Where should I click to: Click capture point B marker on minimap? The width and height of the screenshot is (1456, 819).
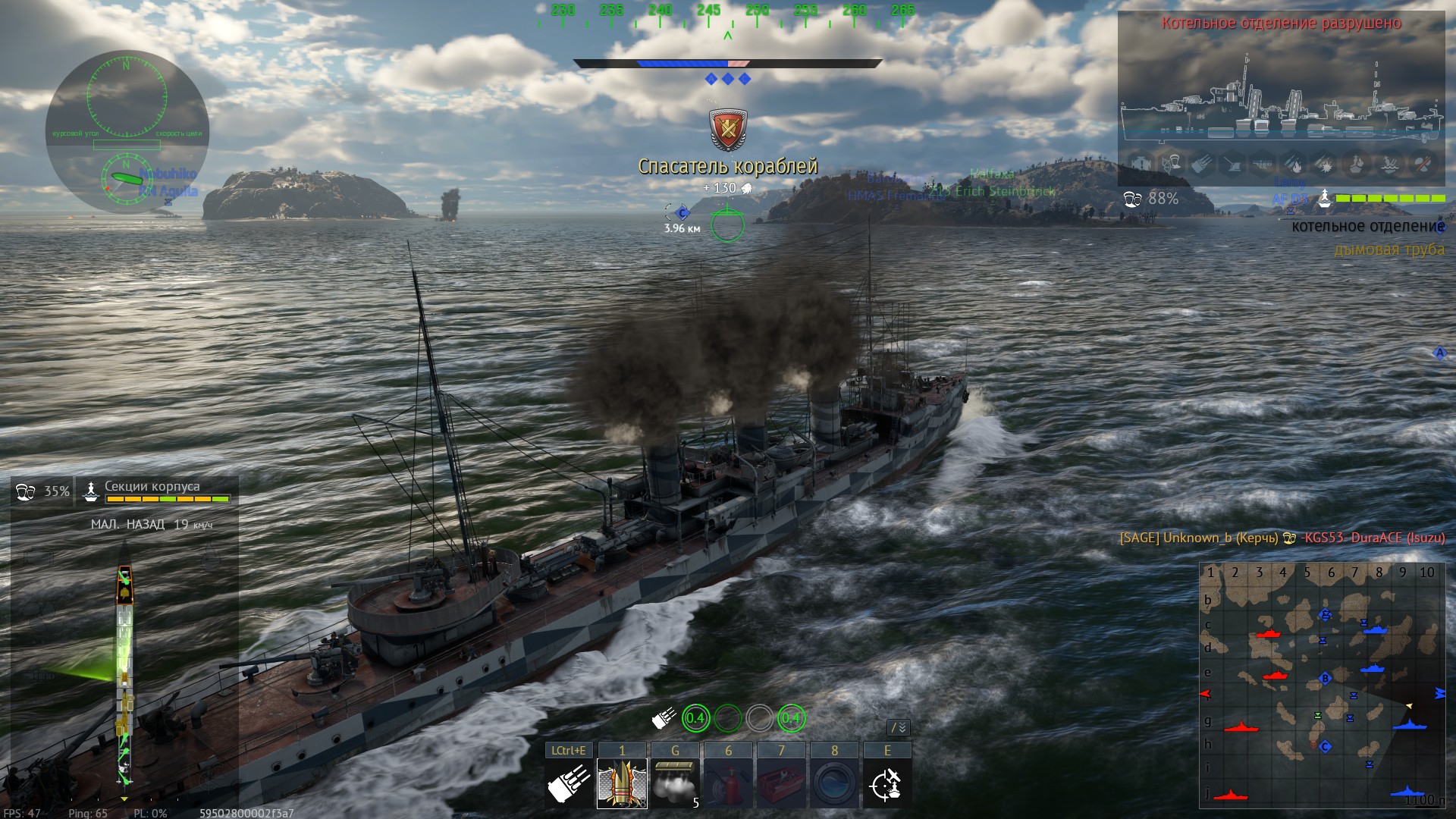(x=1326, y=679)
